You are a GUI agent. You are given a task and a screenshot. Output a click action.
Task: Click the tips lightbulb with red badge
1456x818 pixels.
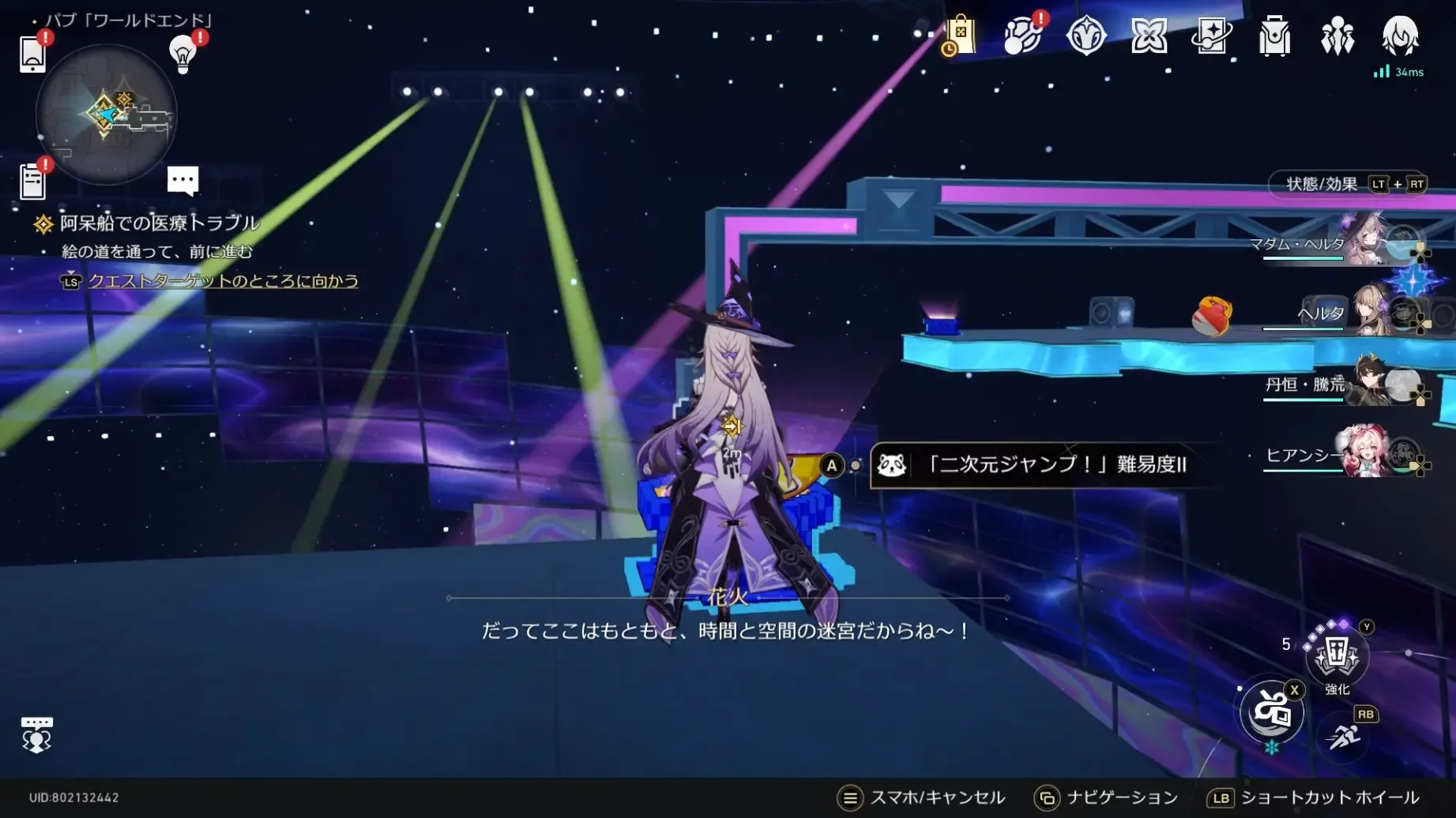(184, 54)
